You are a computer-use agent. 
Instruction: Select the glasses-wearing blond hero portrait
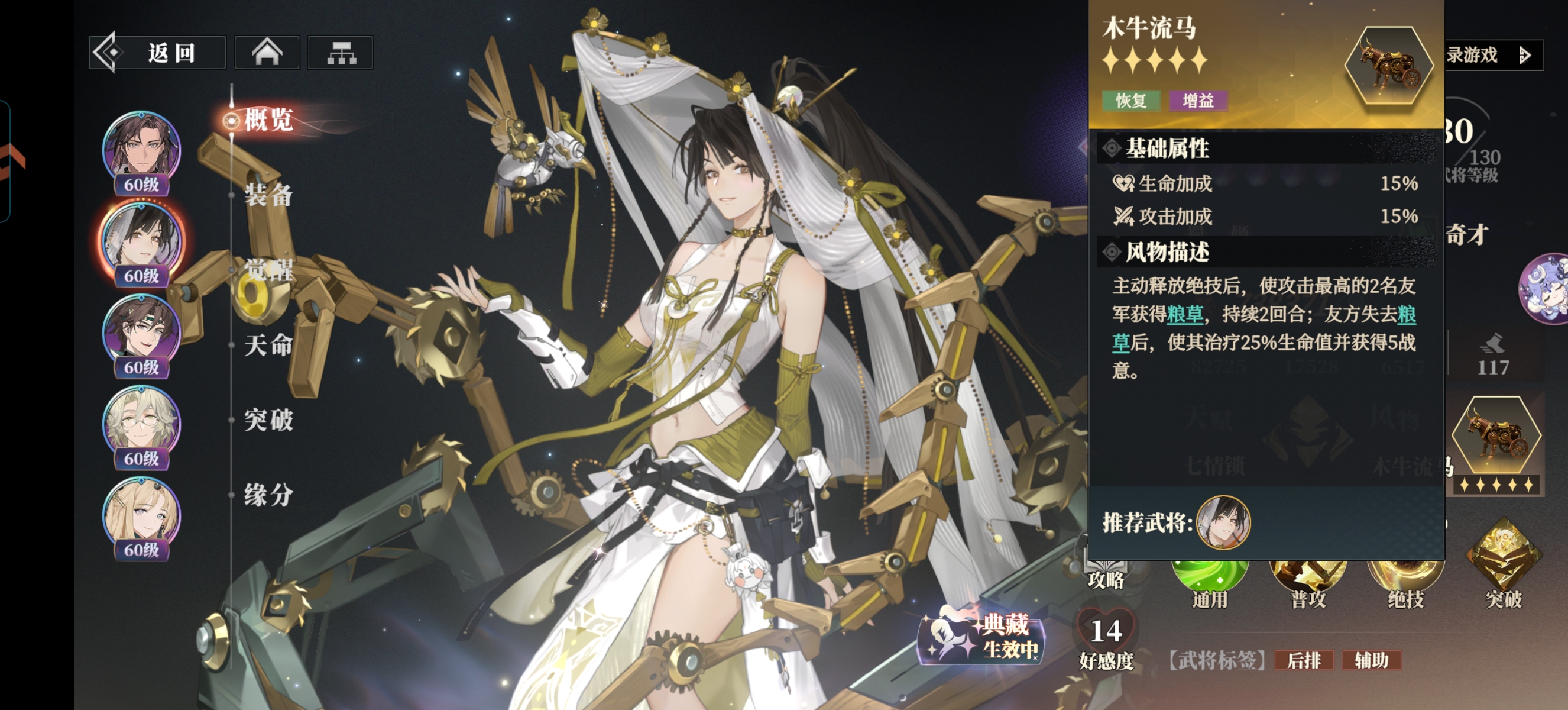[x=141, y=423]
